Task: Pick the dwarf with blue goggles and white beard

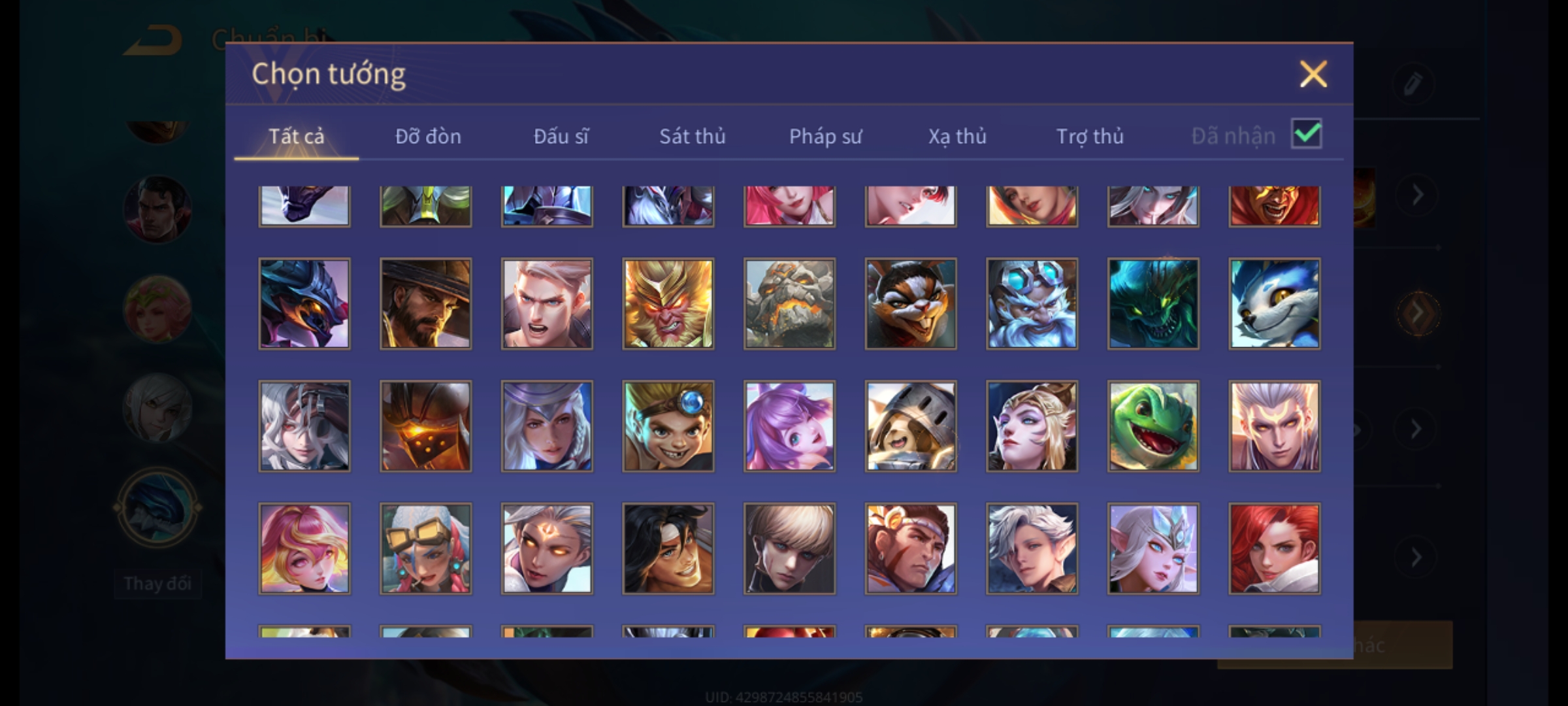Action: (1032, 303)
